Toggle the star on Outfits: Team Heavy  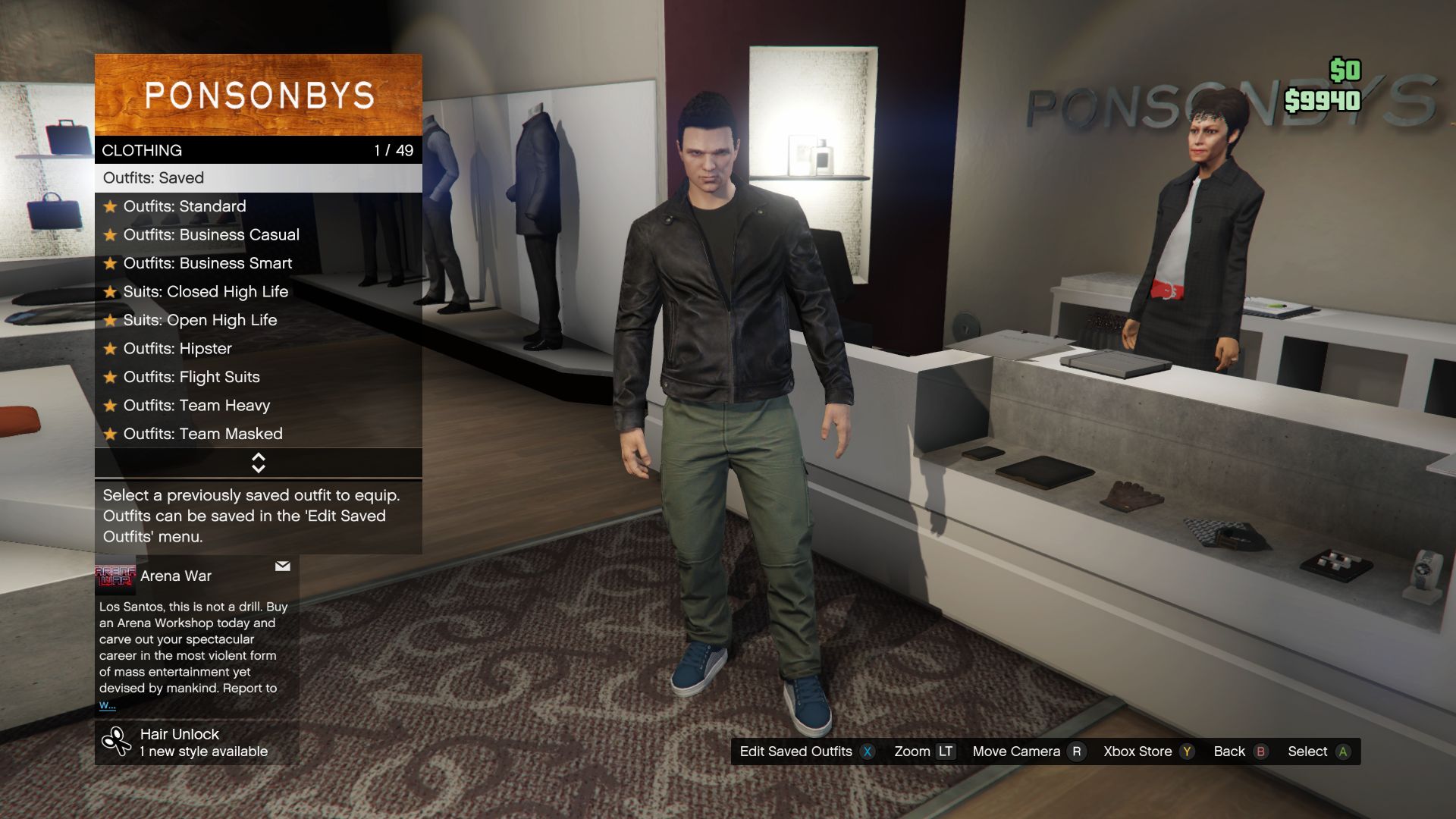[111, 406]
